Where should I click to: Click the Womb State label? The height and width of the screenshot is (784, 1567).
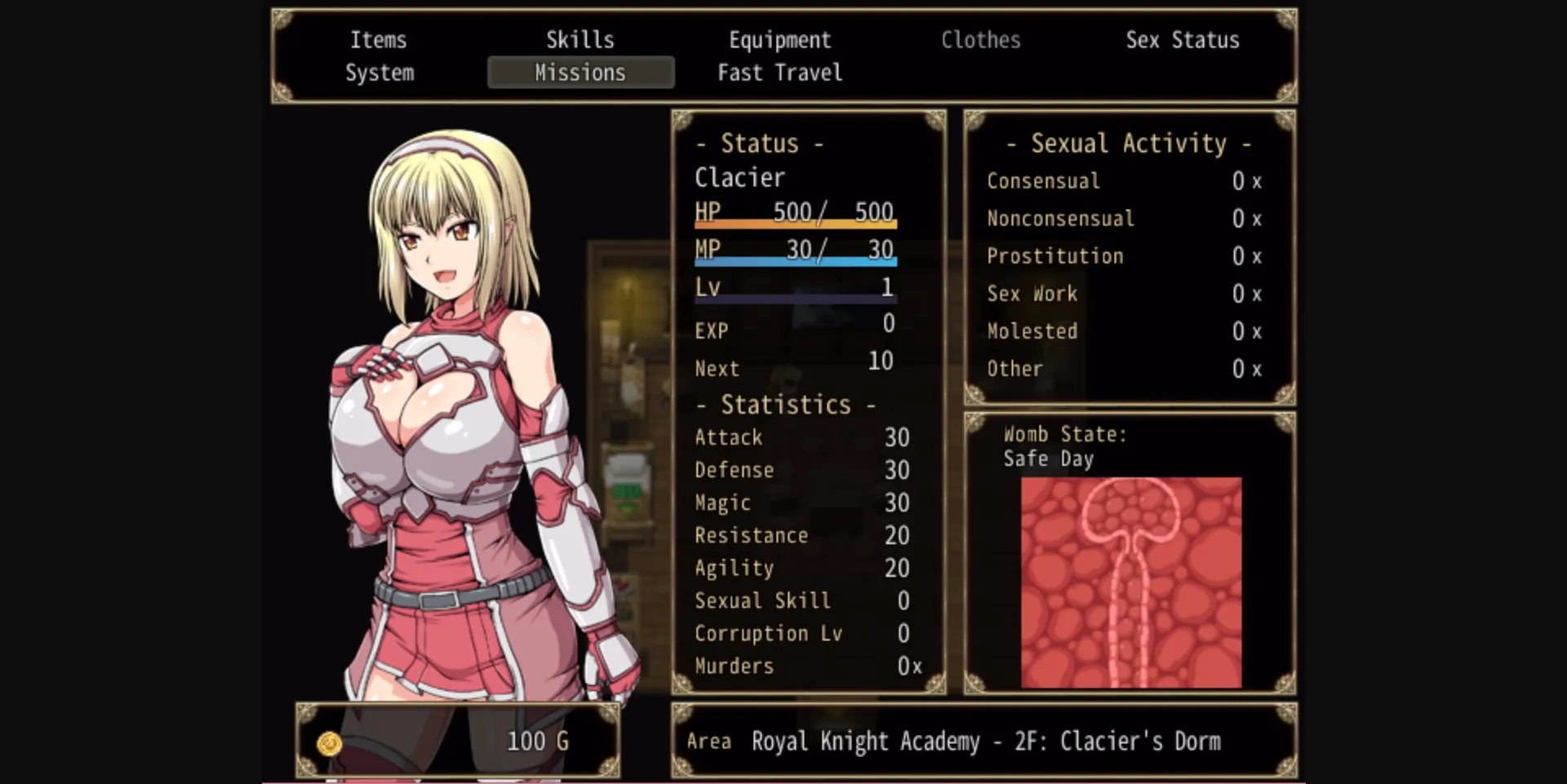pos(1064,434)
